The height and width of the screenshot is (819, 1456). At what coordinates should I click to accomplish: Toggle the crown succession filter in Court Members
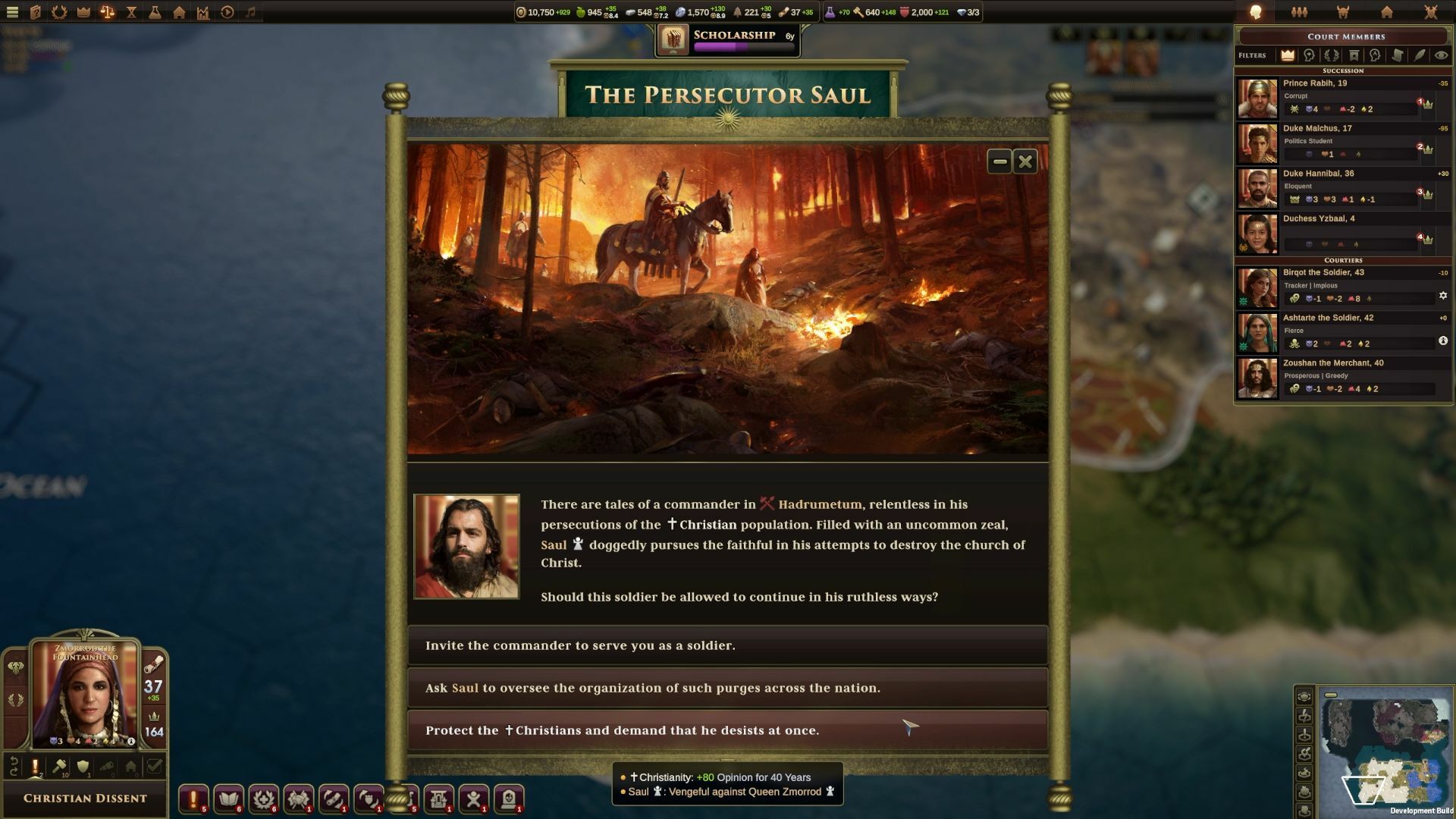point(1288,55)
